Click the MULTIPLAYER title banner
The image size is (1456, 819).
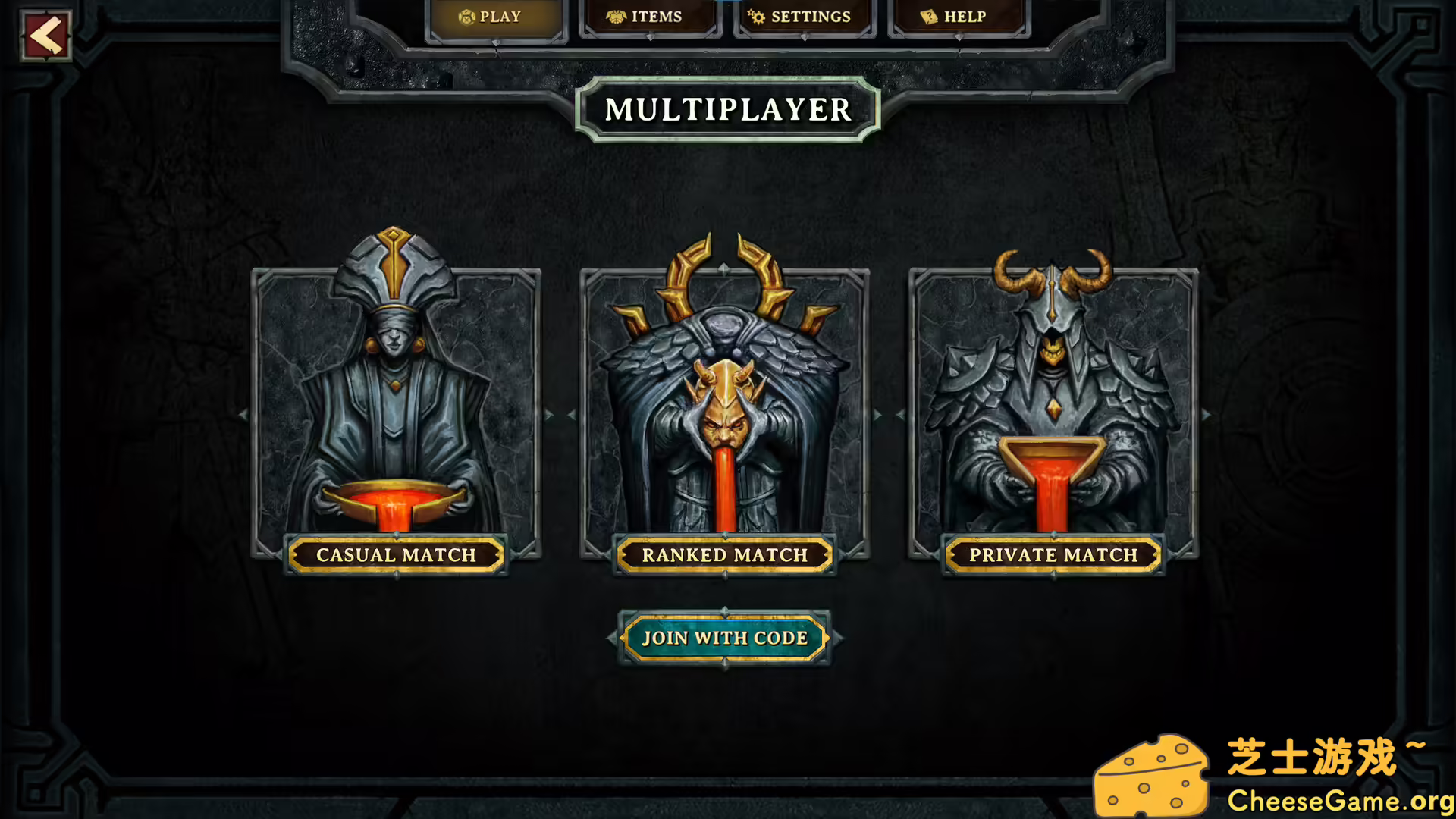726,110
